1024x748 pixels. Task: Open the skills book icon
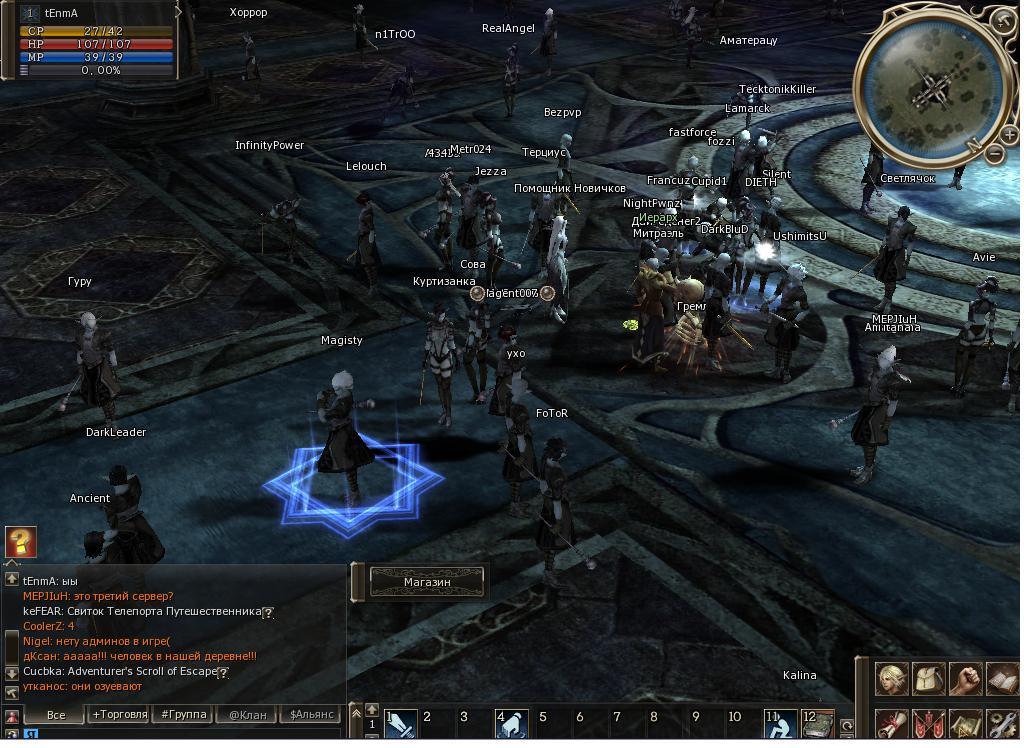[x=1002, y=679]
